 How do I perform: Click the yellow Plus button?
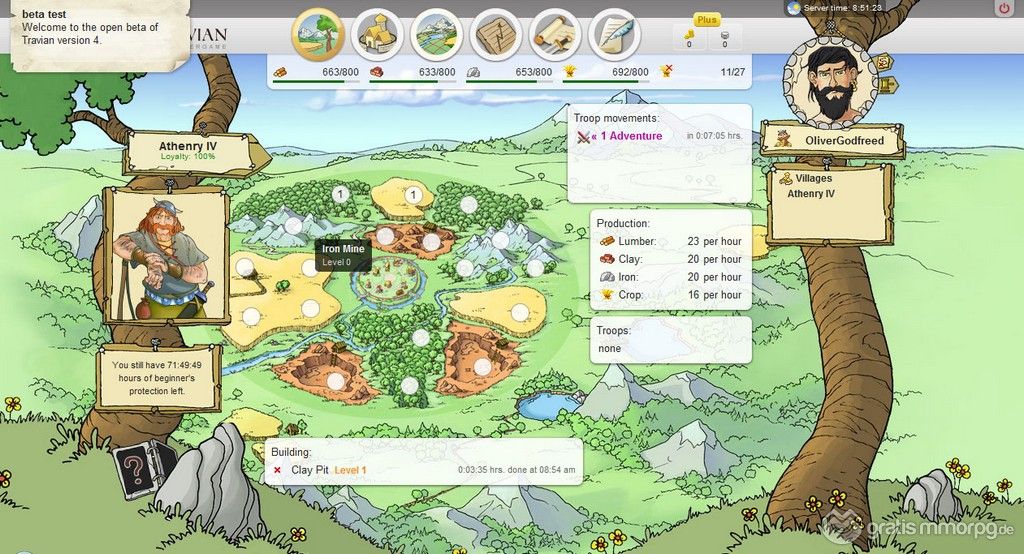point(708,20)
